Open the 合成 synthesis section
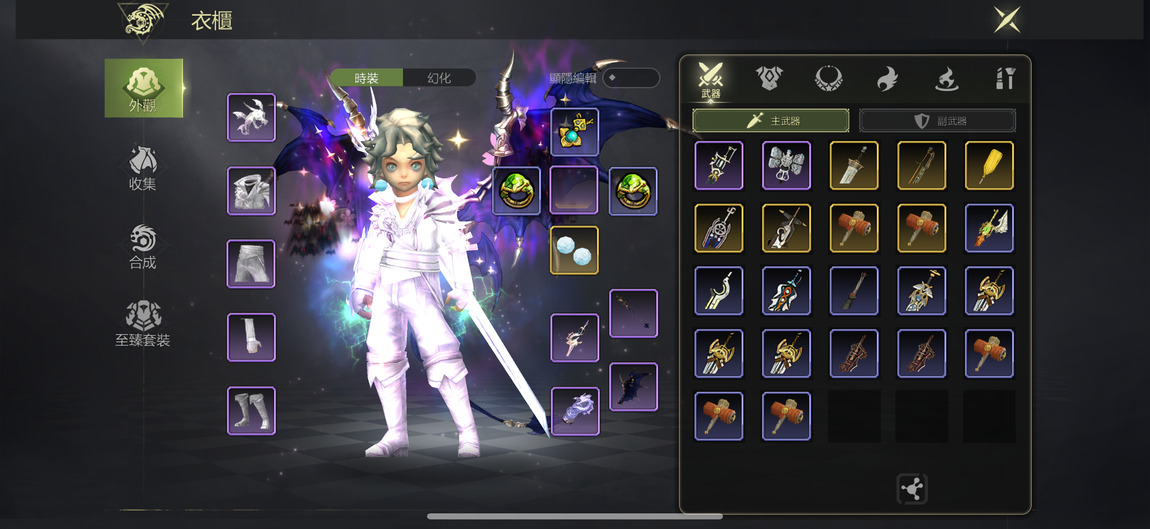 point(142,247)
